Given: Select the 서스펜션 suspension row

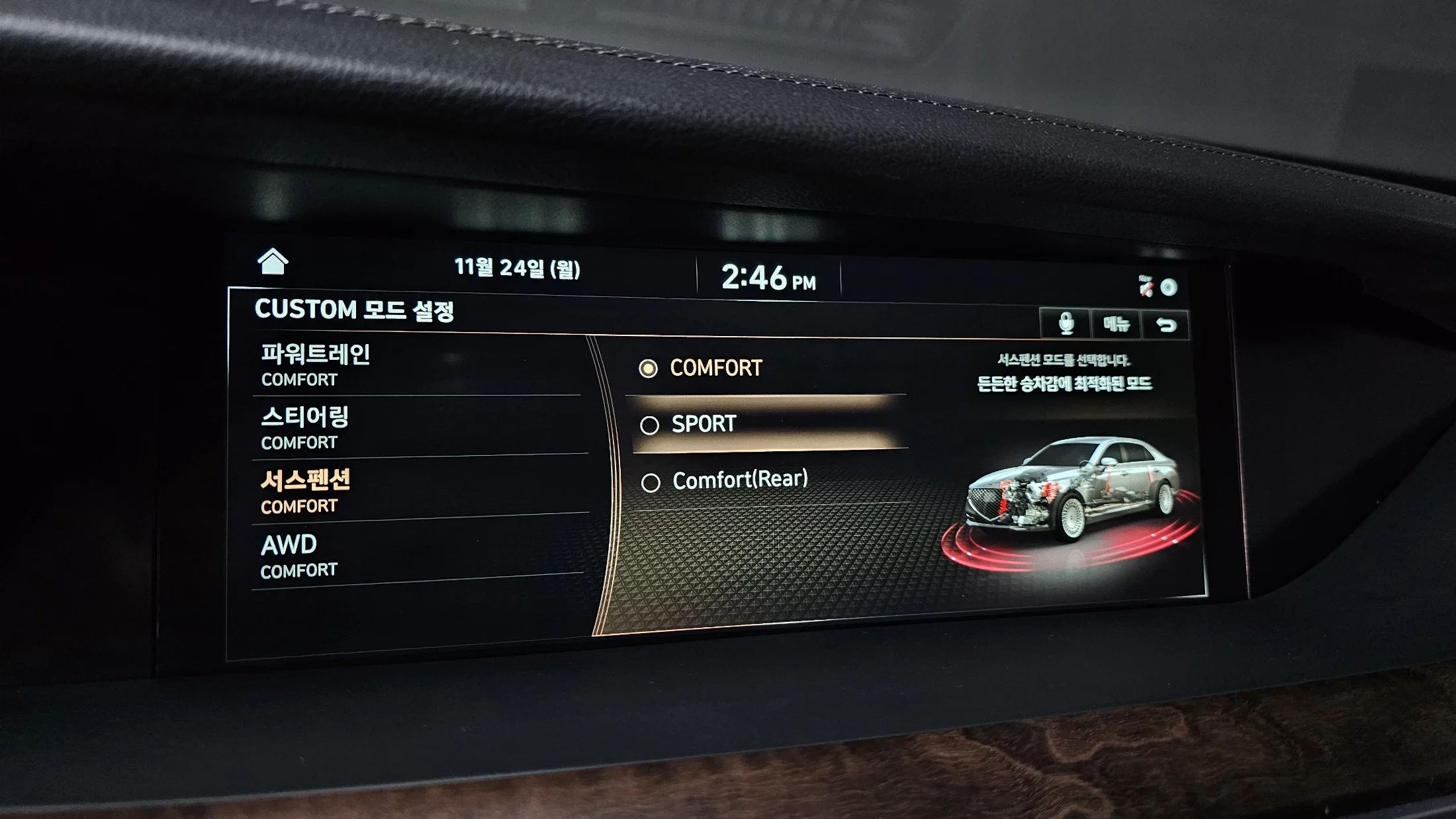Looking at the screenshot, I should (417, 491).
